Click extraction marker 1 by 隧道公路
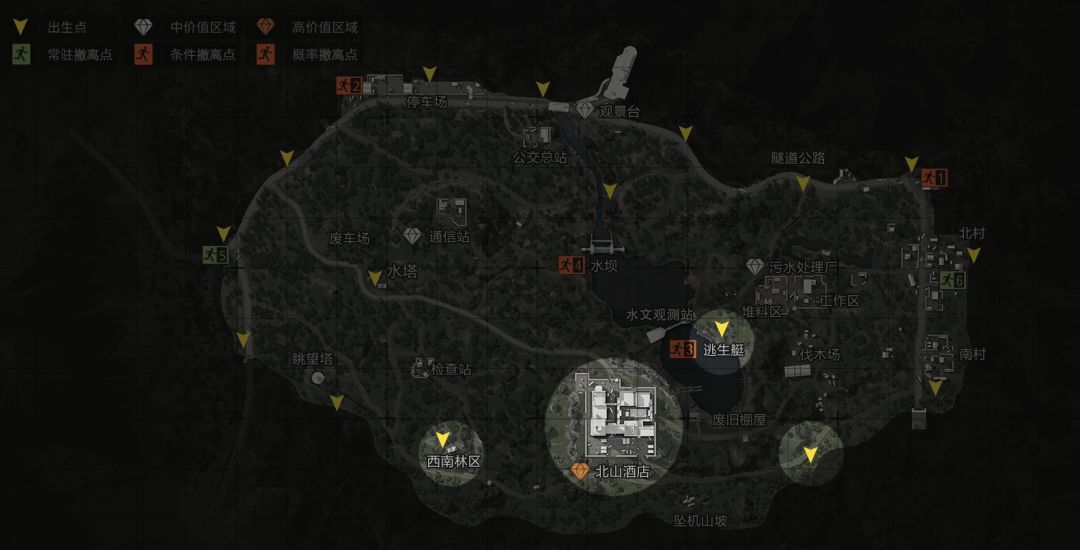This screenshot has width=1080, height=550. tap(933, 178)
